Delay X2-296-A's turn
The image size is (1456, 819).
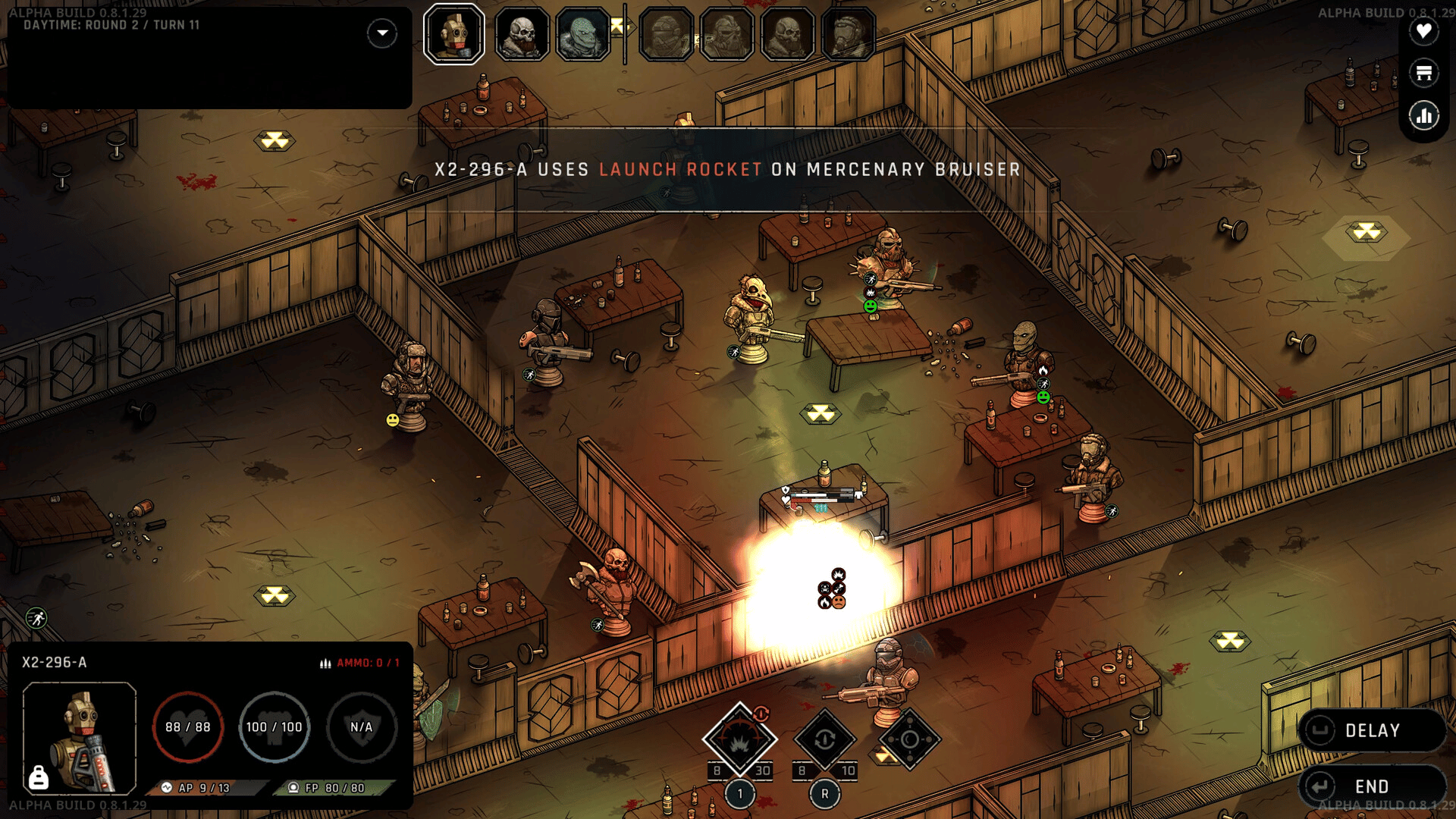click(x=1371, y=730)
